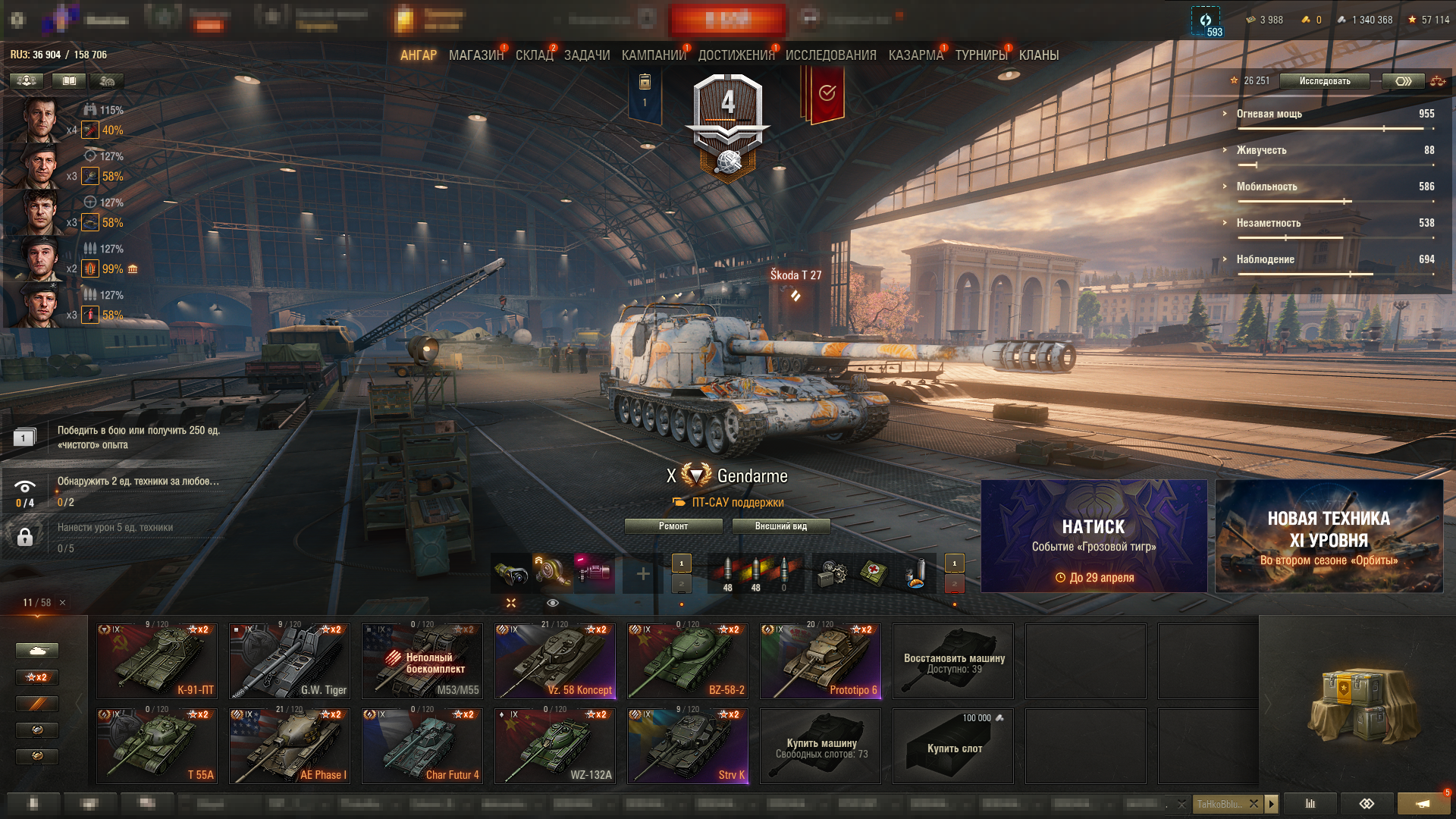
Task: Open the Натиск event banner
Action: 1094,536
